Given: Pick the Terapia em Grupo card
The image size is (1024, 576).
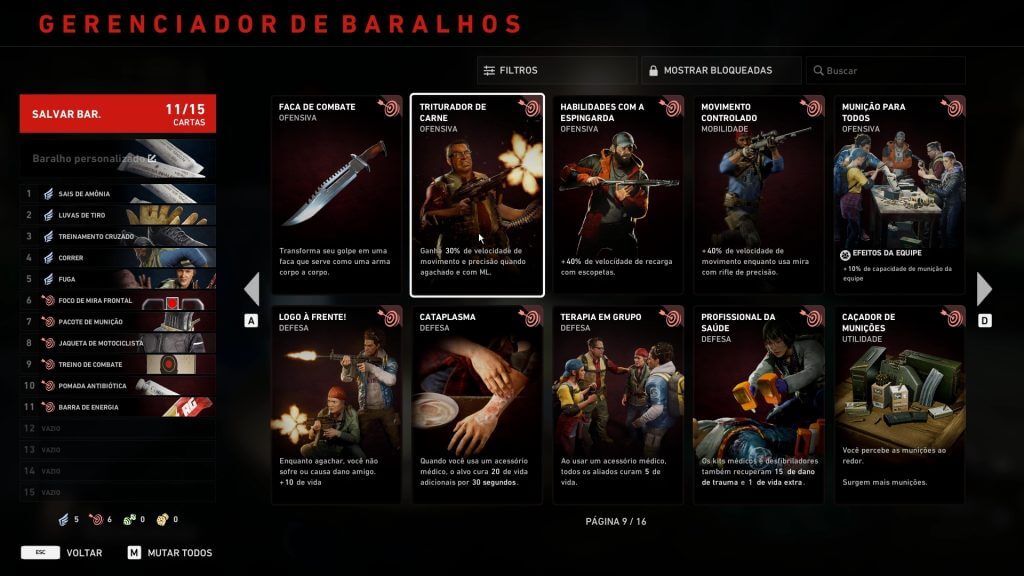Looking at the screenshot, I should tap(618, 405).
